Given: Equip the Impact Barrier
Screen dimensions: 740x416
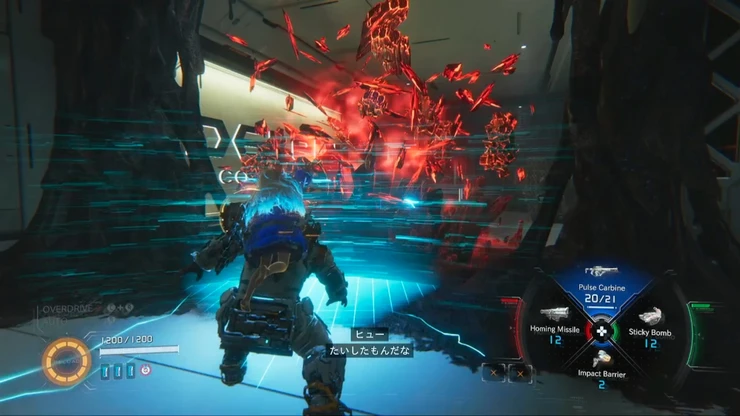Looking at the screenshot, I should pyautogui.click(x=601, y=368).
